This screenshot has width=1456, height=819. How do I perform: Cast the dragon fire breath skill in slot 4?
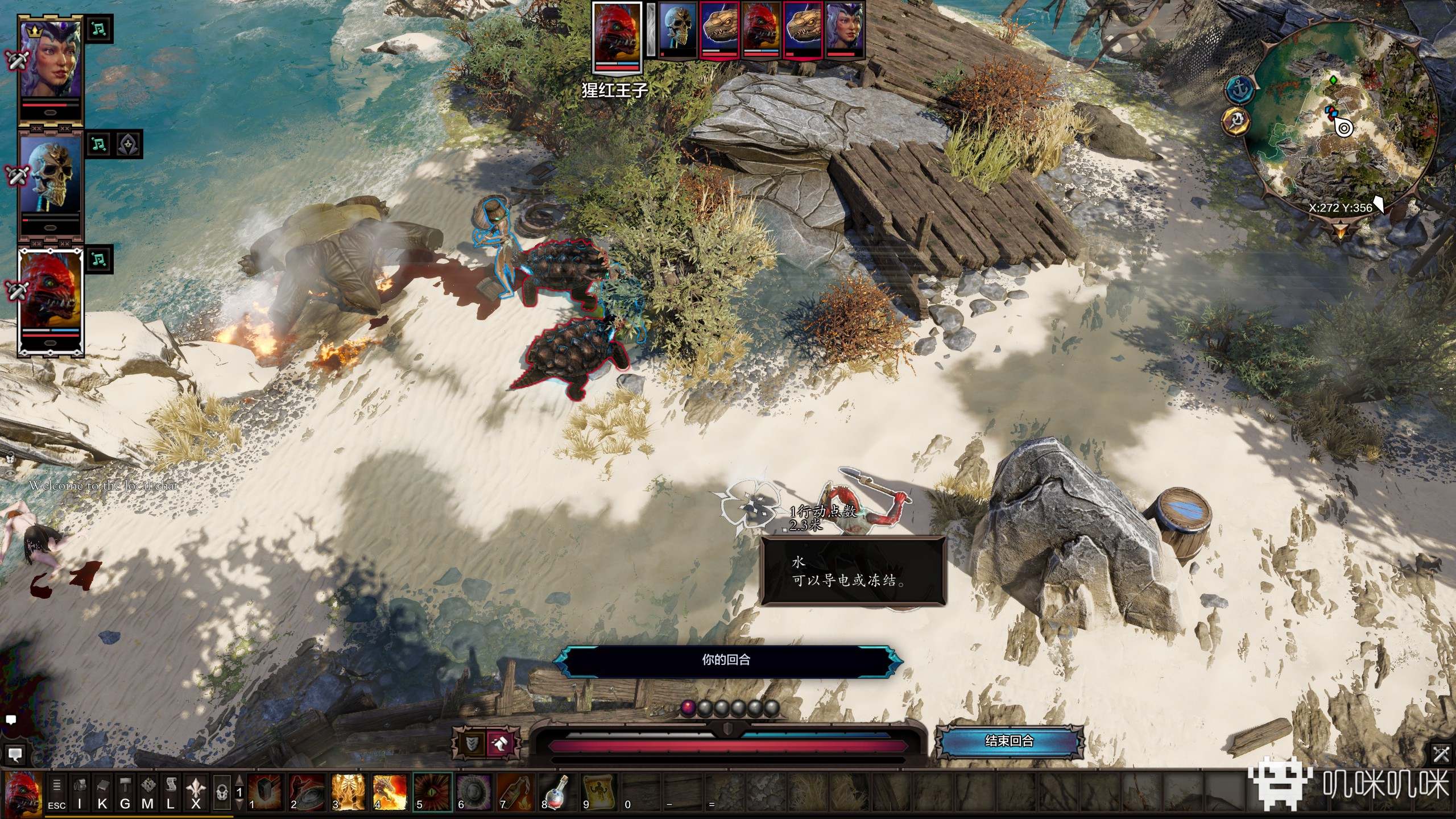[390, 792]
